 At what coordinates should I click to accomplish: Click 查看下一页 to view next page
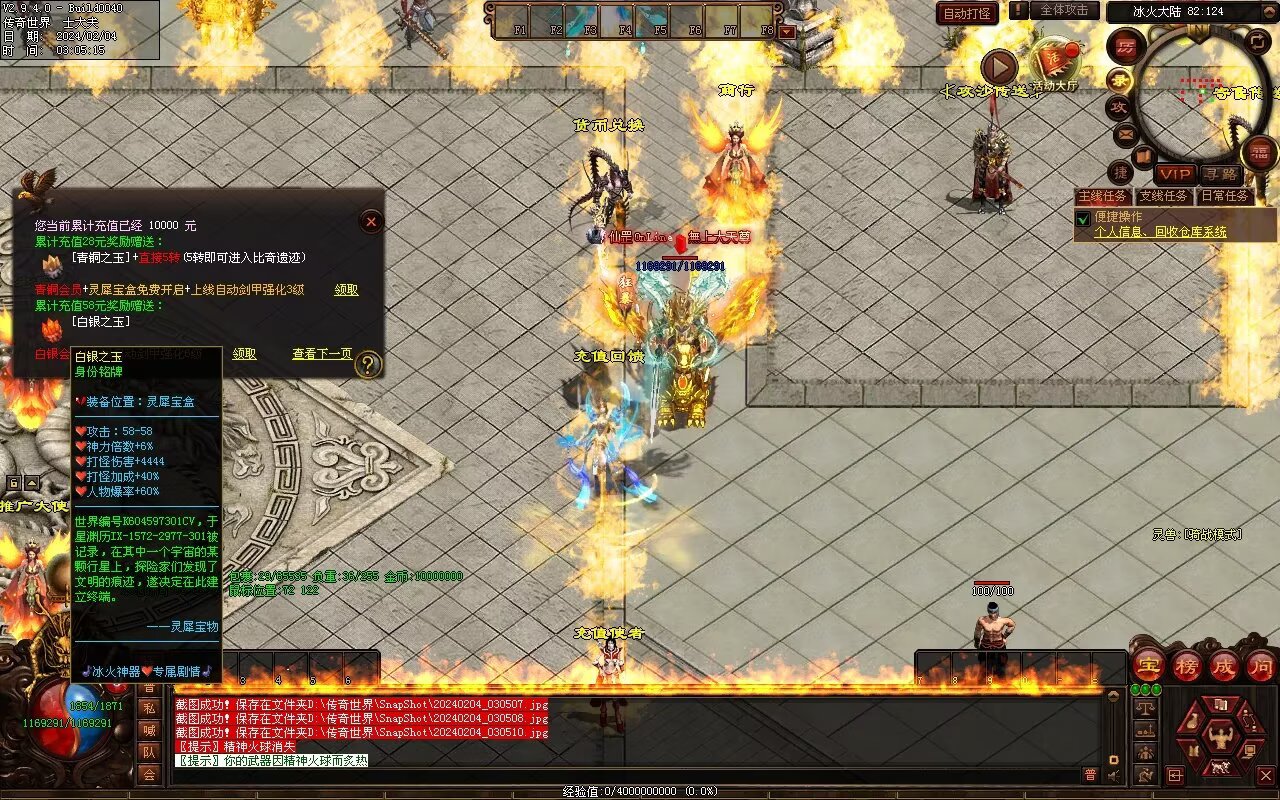point(322,354)
